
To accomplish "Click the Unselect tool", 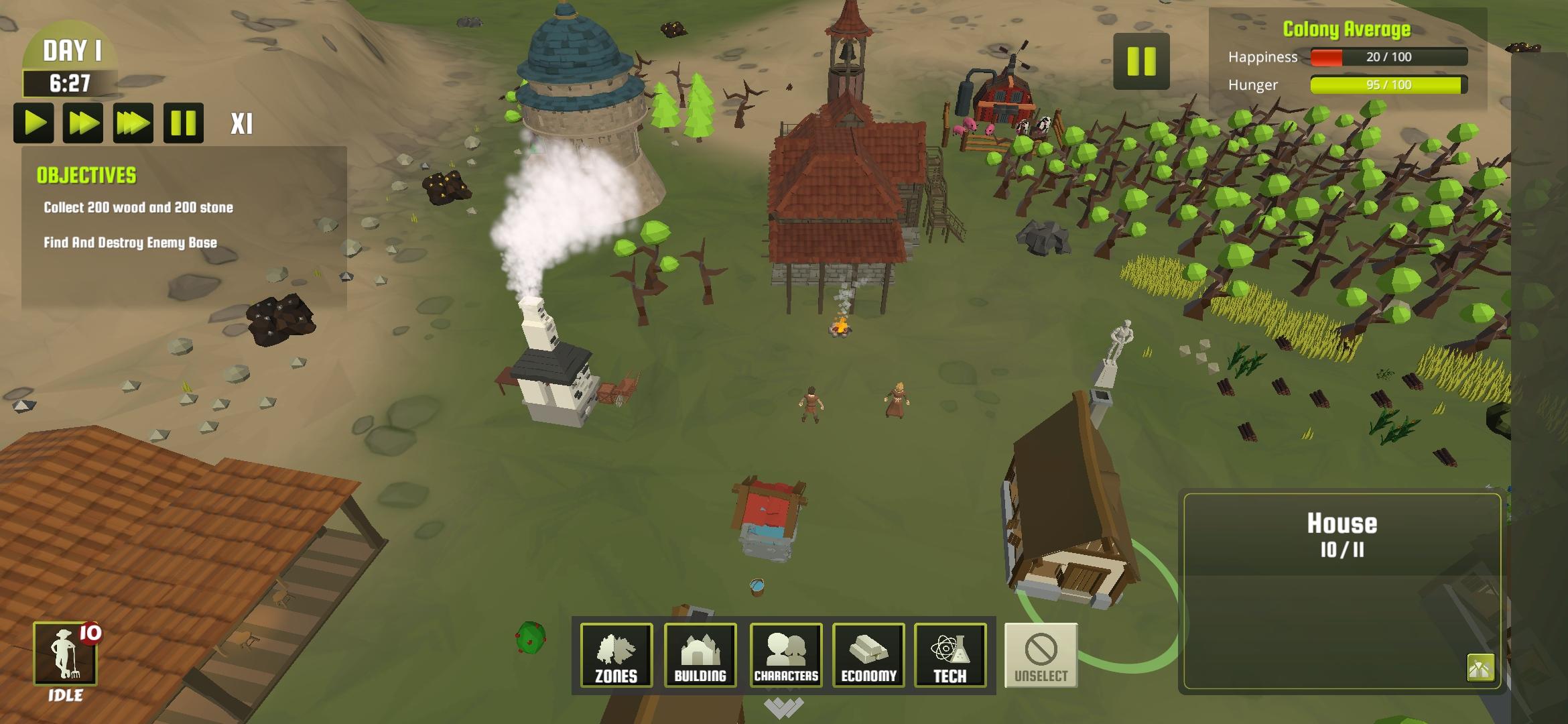I will pos(1039,656).
